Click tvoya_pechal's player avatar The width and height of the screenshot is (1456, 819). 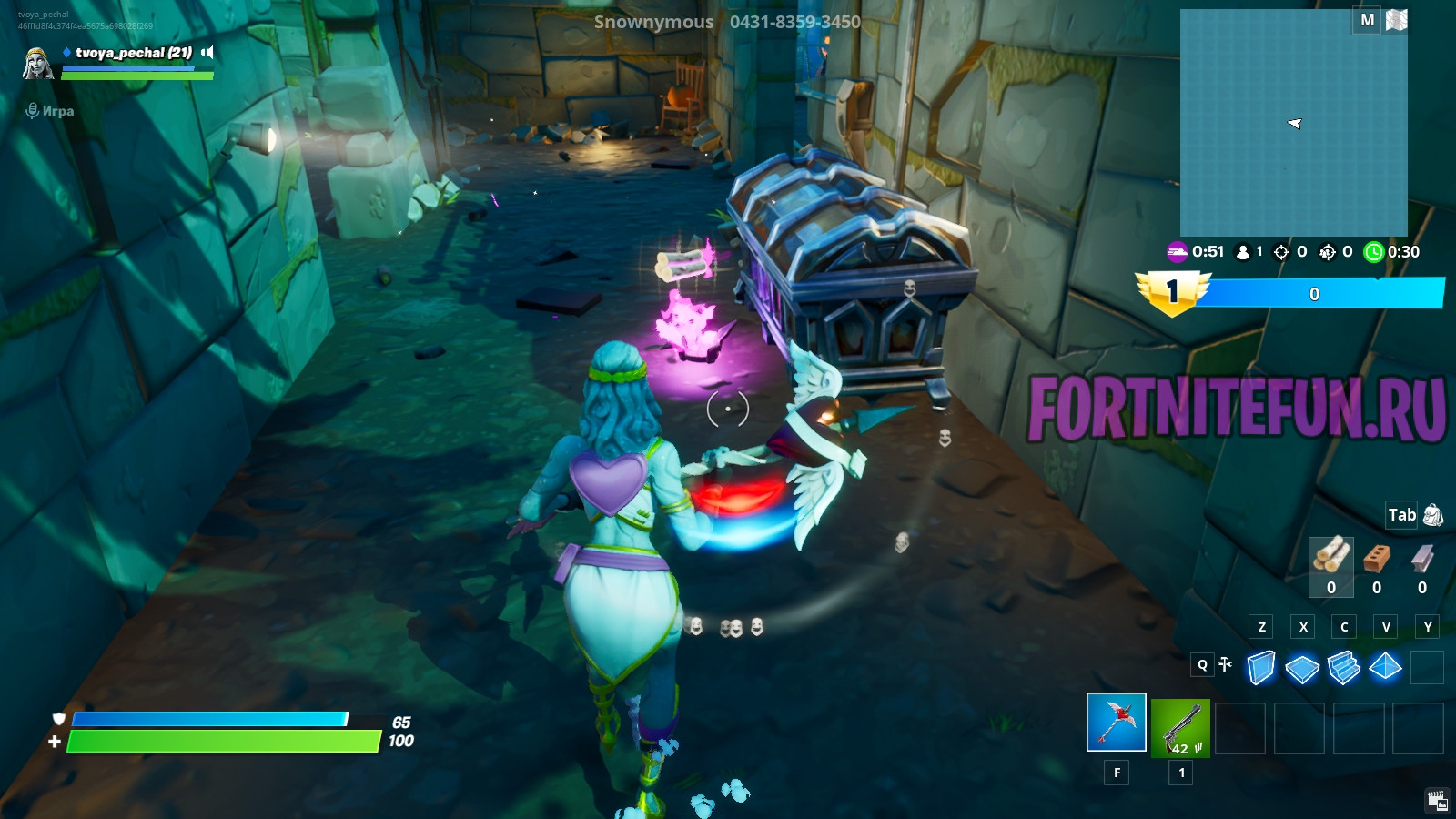point(37,63)
